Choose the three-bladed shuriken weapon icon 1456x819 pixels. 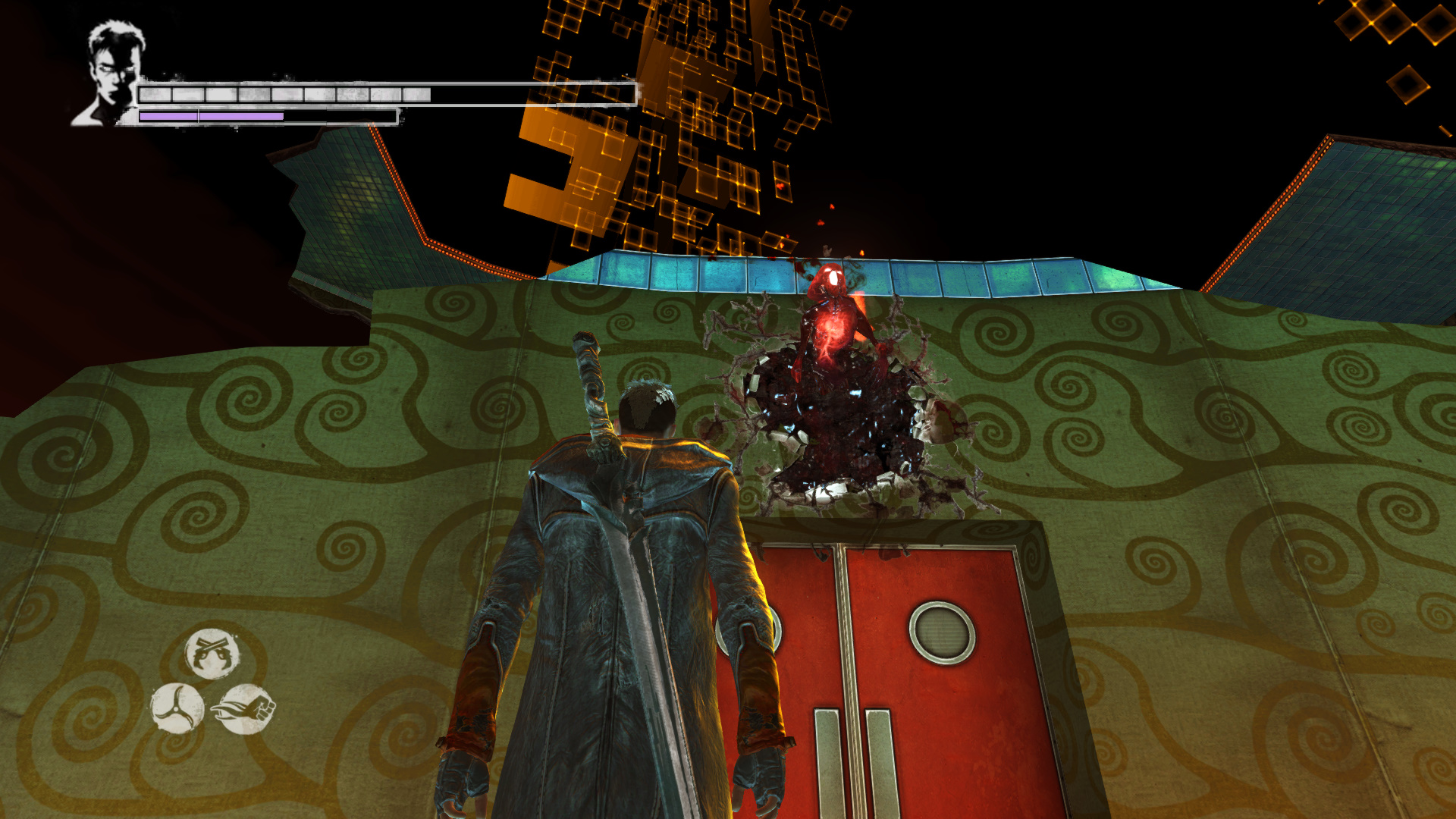177,708
